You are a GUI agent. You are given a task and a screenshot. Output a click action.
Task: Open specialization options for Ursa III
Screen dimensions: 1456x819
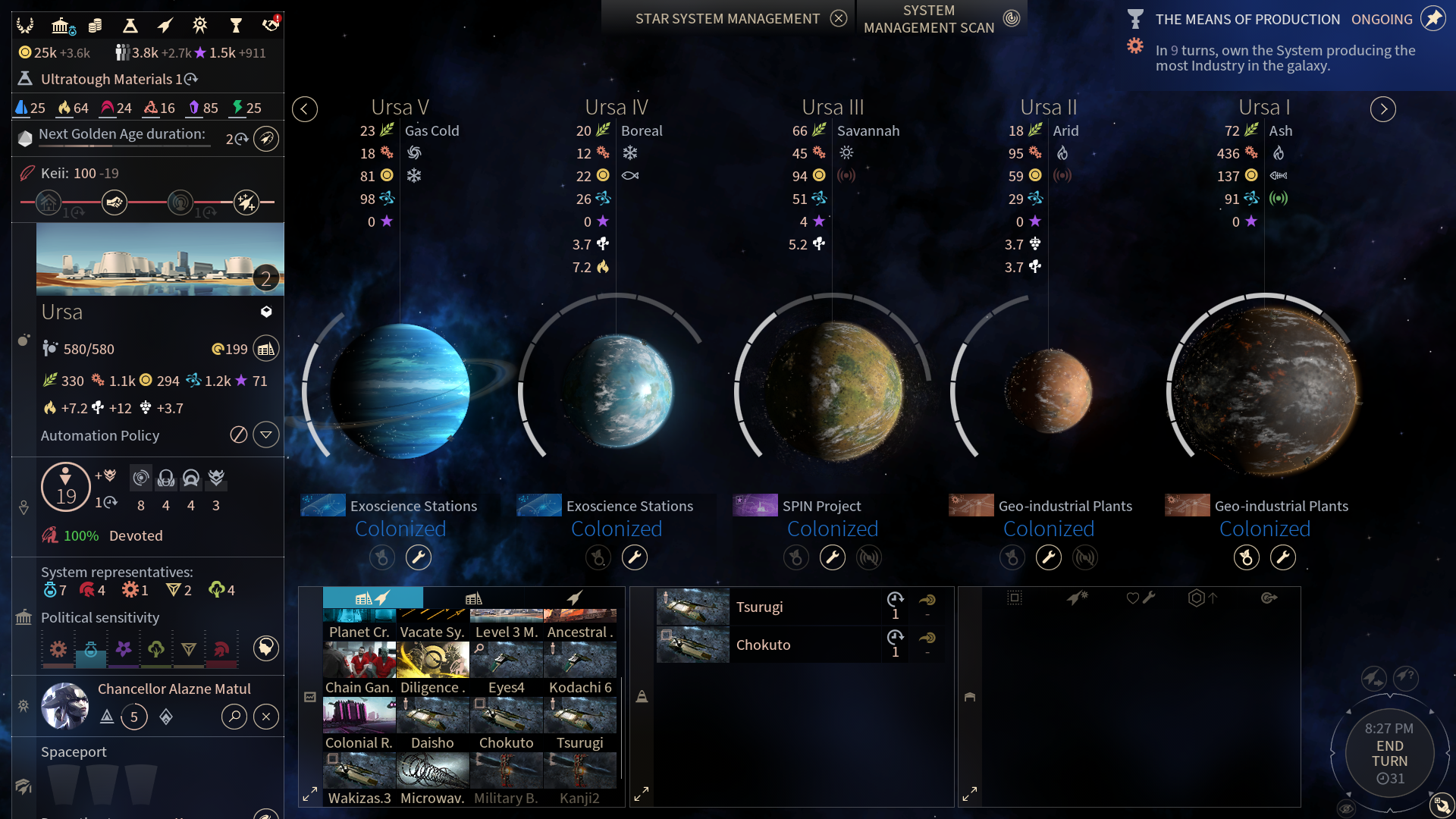click(x=833, y=558)
